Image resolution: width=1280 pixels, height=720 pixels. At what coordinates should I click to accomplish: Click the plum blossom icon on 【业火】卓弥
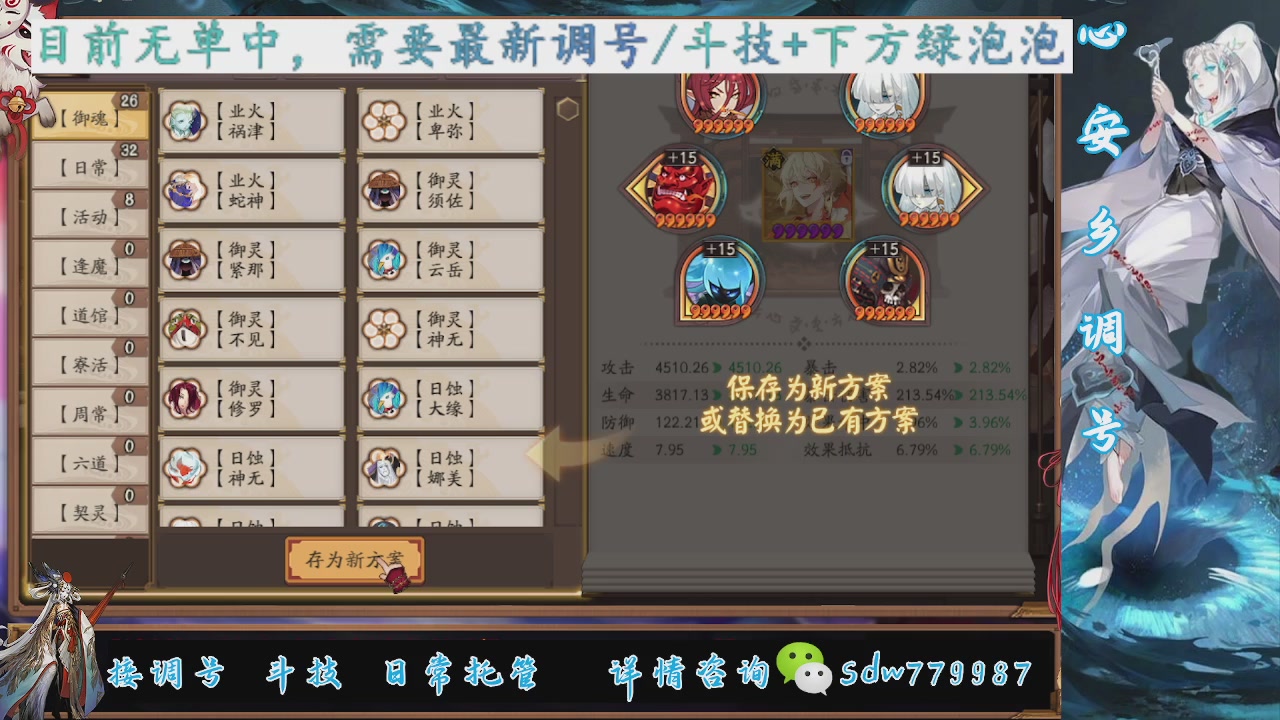(385, 120)
